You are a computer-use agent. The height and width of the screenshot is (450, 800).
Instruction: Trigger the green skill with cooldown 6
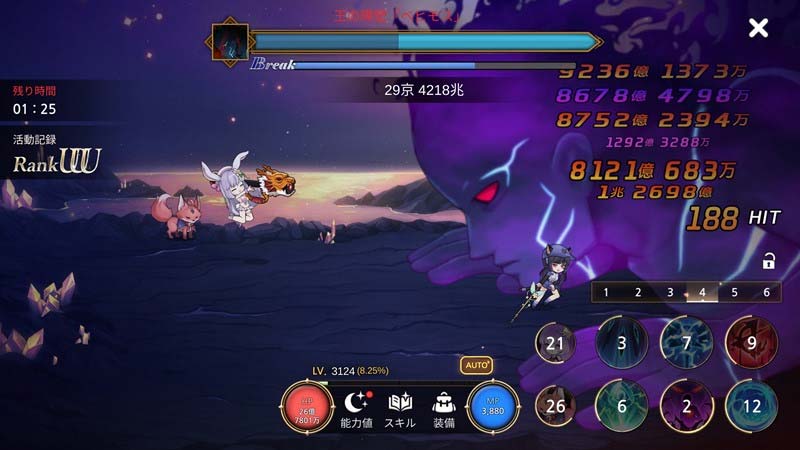click(621, 406)
